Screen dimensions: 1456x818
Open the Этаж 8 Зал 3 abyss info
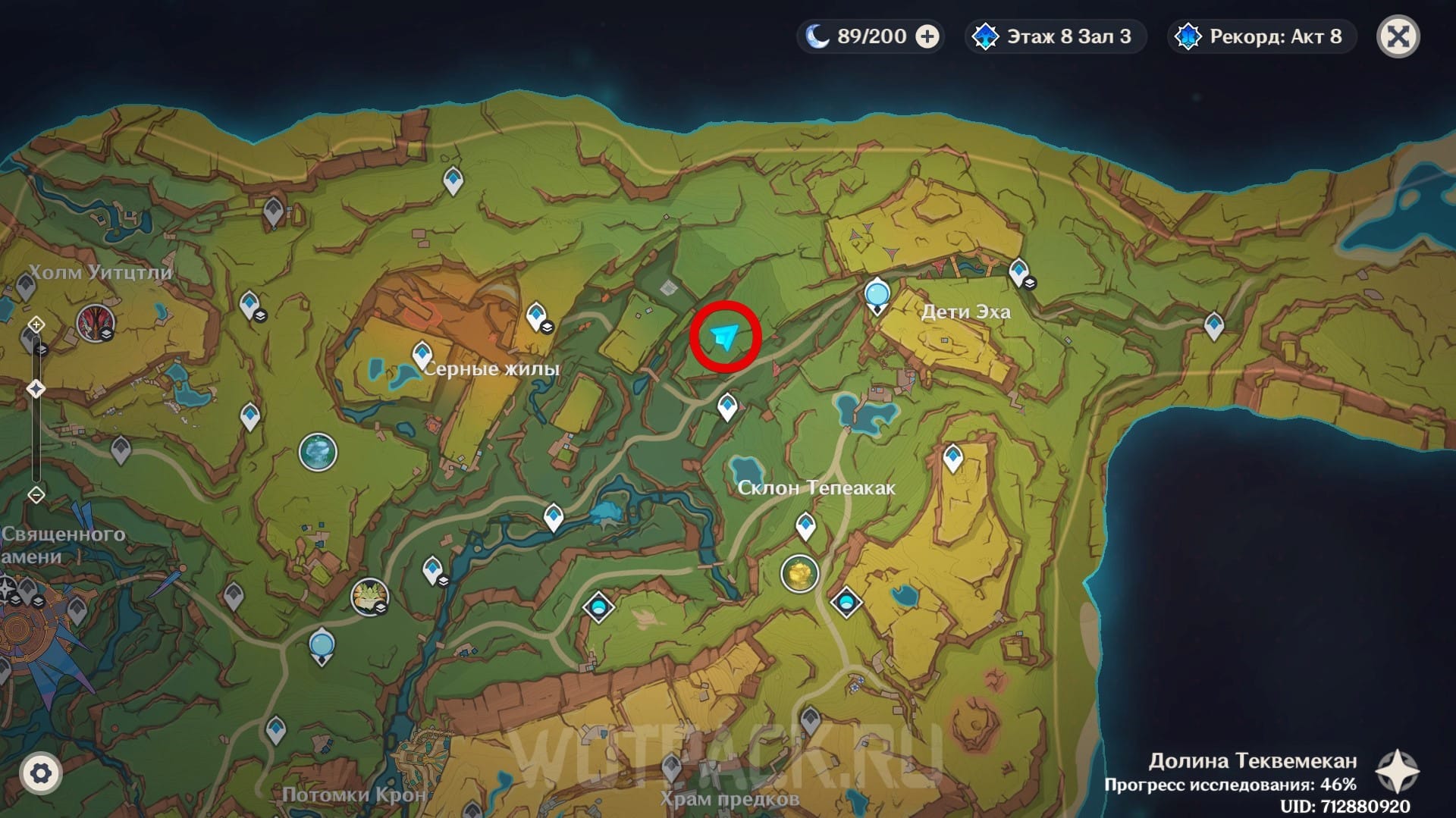click(1055, 36)
